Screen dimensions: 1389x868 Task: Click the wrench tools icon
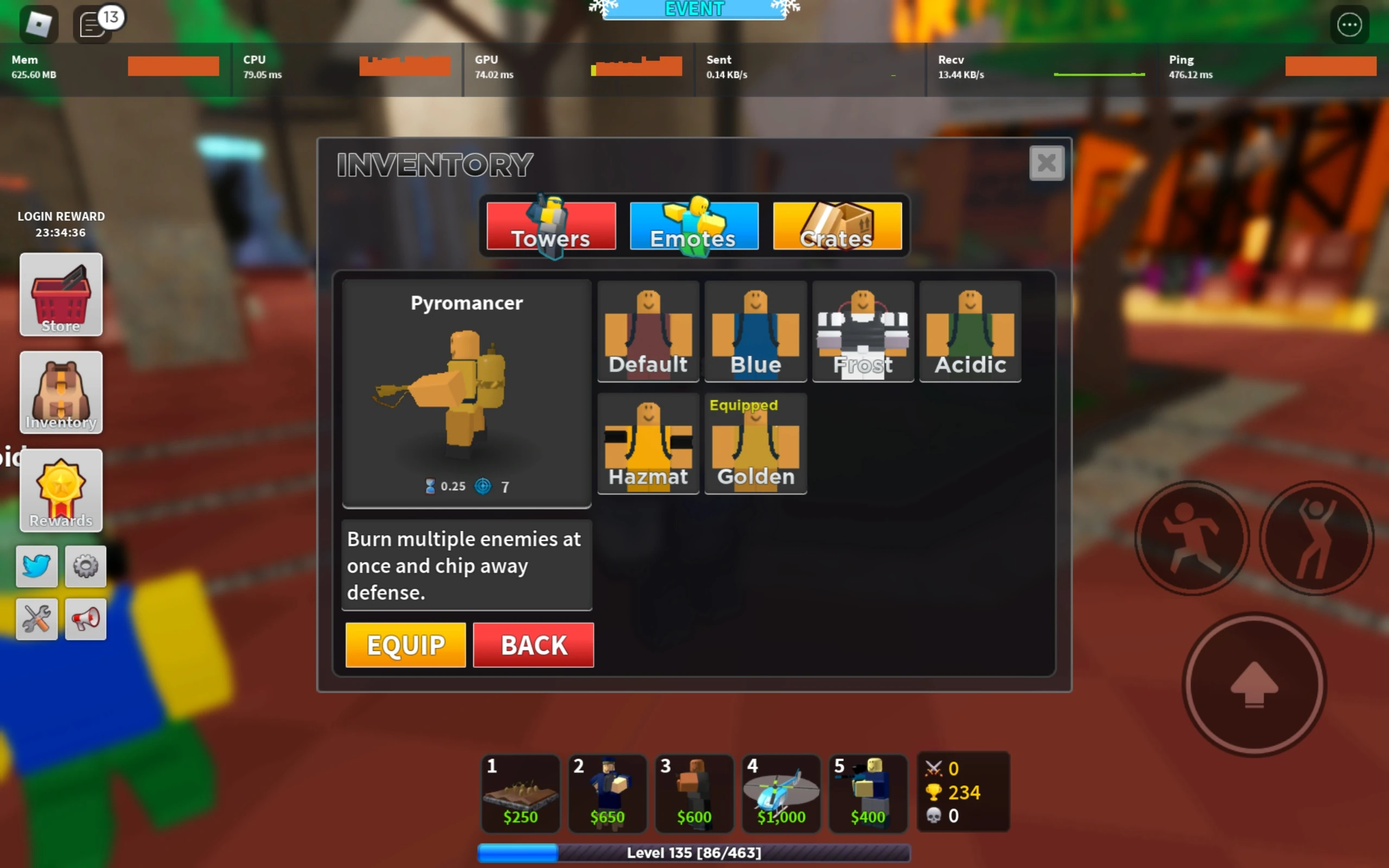[36, 619]
